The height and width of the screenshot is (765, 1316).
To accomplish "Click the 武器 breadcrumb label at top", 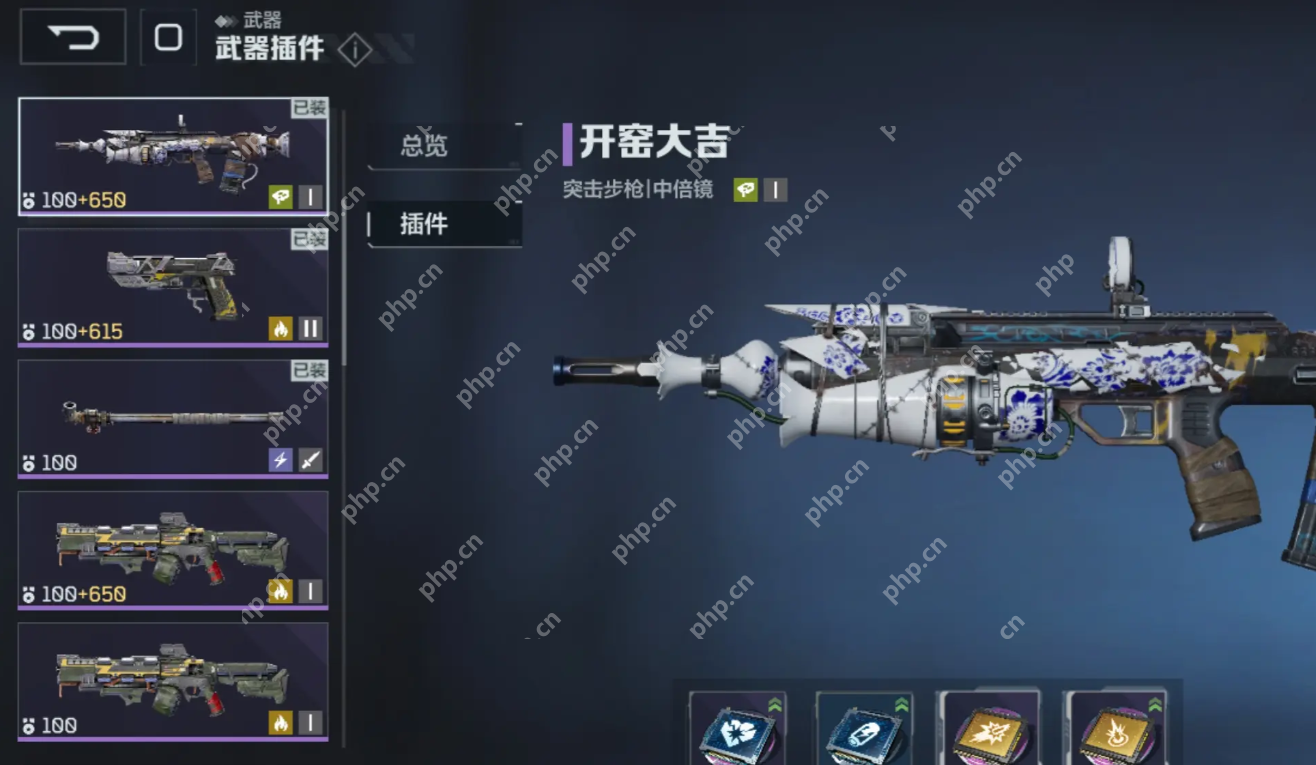I will [264, 18].
